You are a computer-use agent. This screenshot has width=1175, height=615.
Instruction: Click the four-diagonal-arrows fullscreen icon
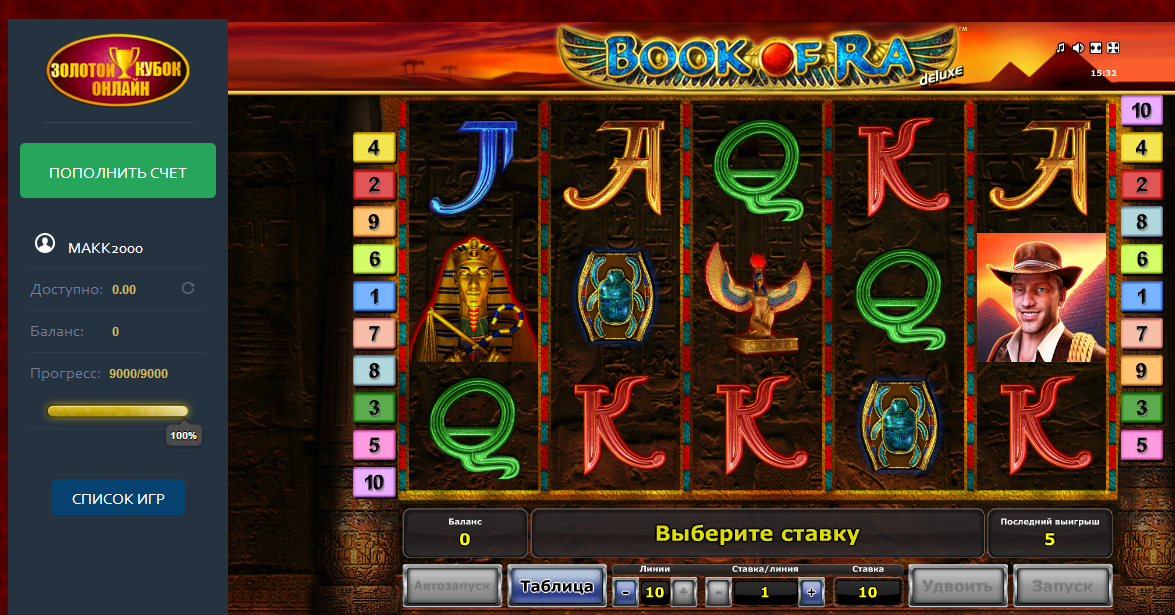click(1113, 48)
